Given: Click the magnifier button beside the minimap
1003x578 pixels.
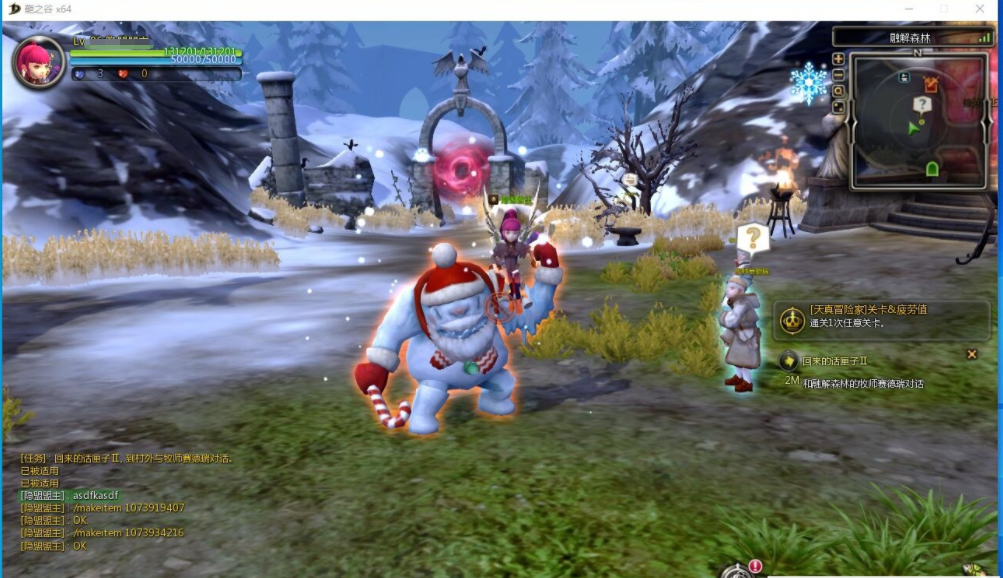Looking at the screenshot, I should click(x=838, y=91).
